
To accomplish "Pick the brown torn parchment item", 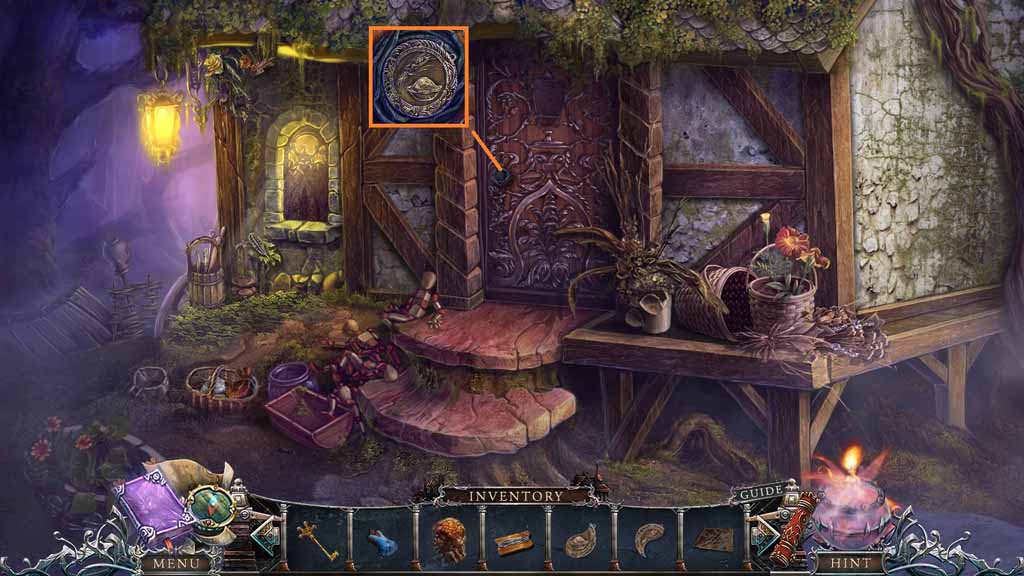I will tap(712, 540).
